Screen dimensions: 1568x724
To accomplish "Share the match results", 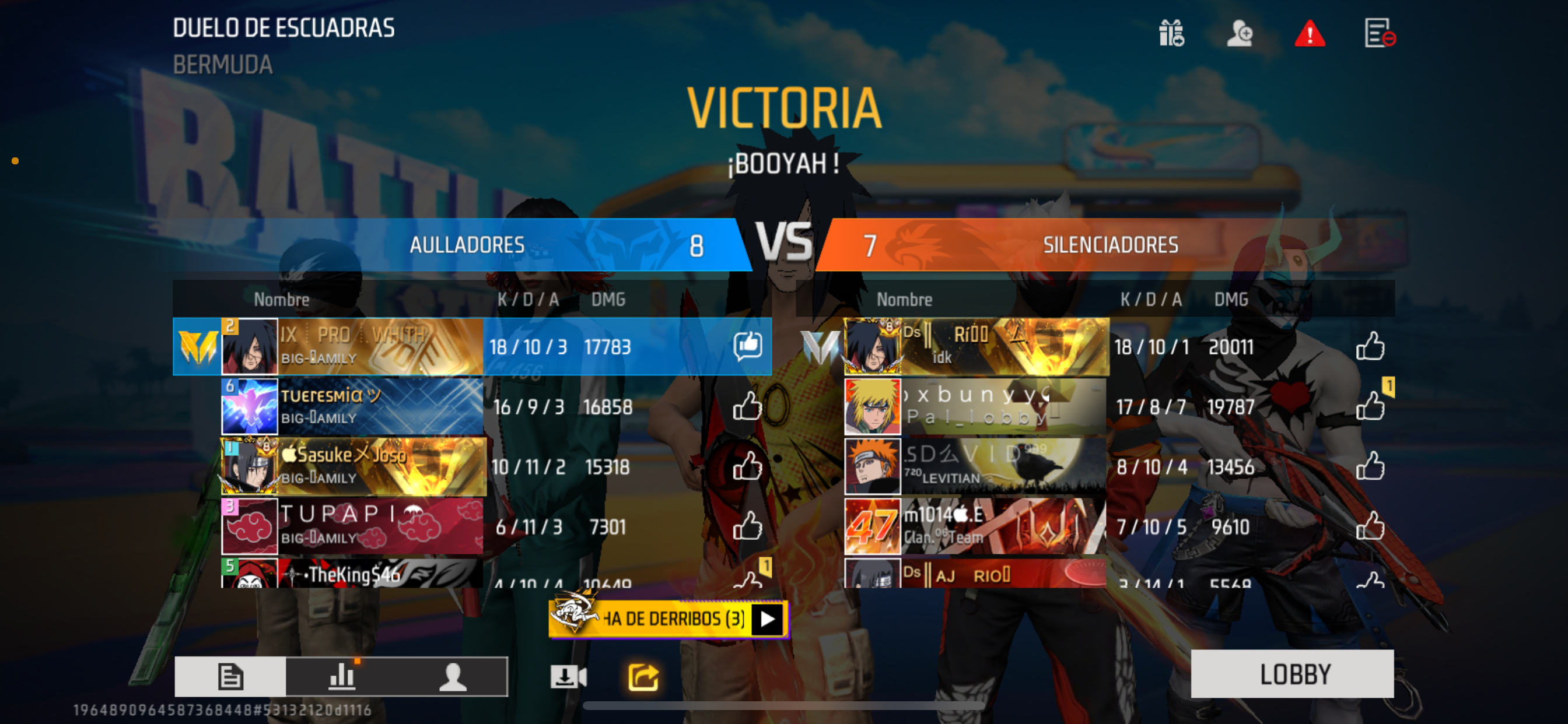I will (643, 677).
